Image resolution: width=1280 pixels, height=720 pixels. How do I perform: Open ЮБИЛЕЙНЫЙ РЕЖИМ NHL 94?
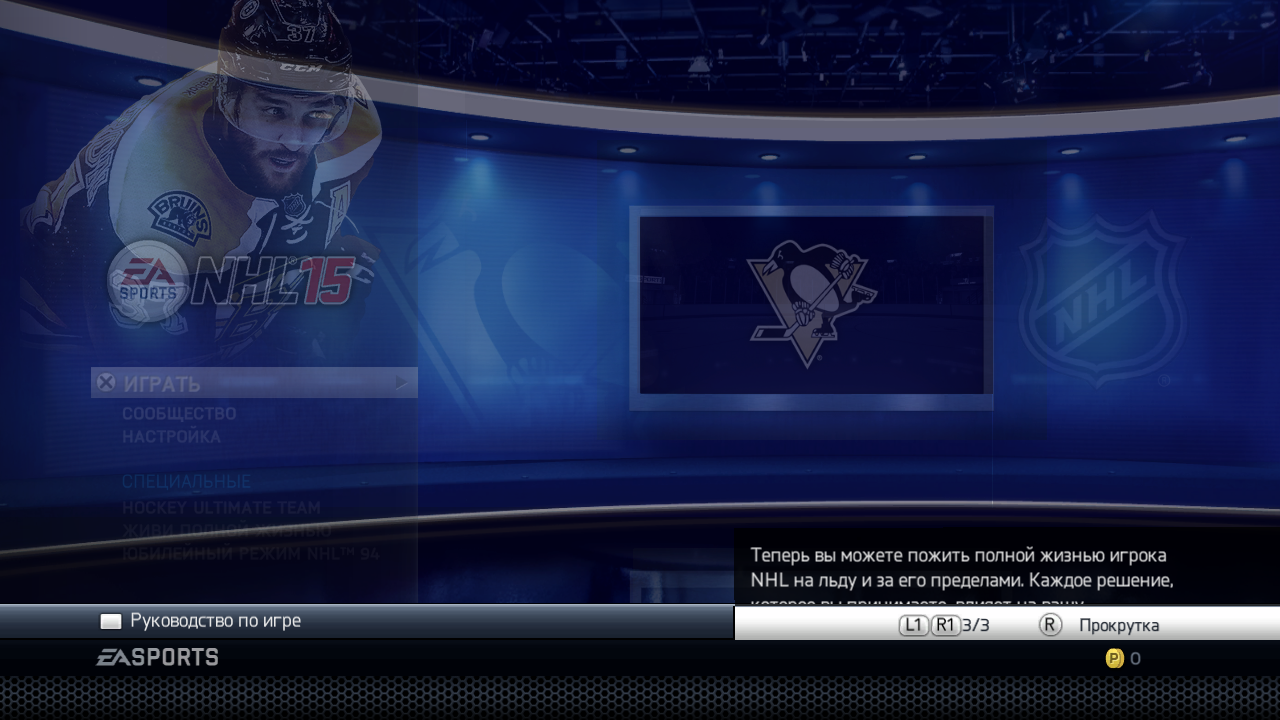point(250,553)
